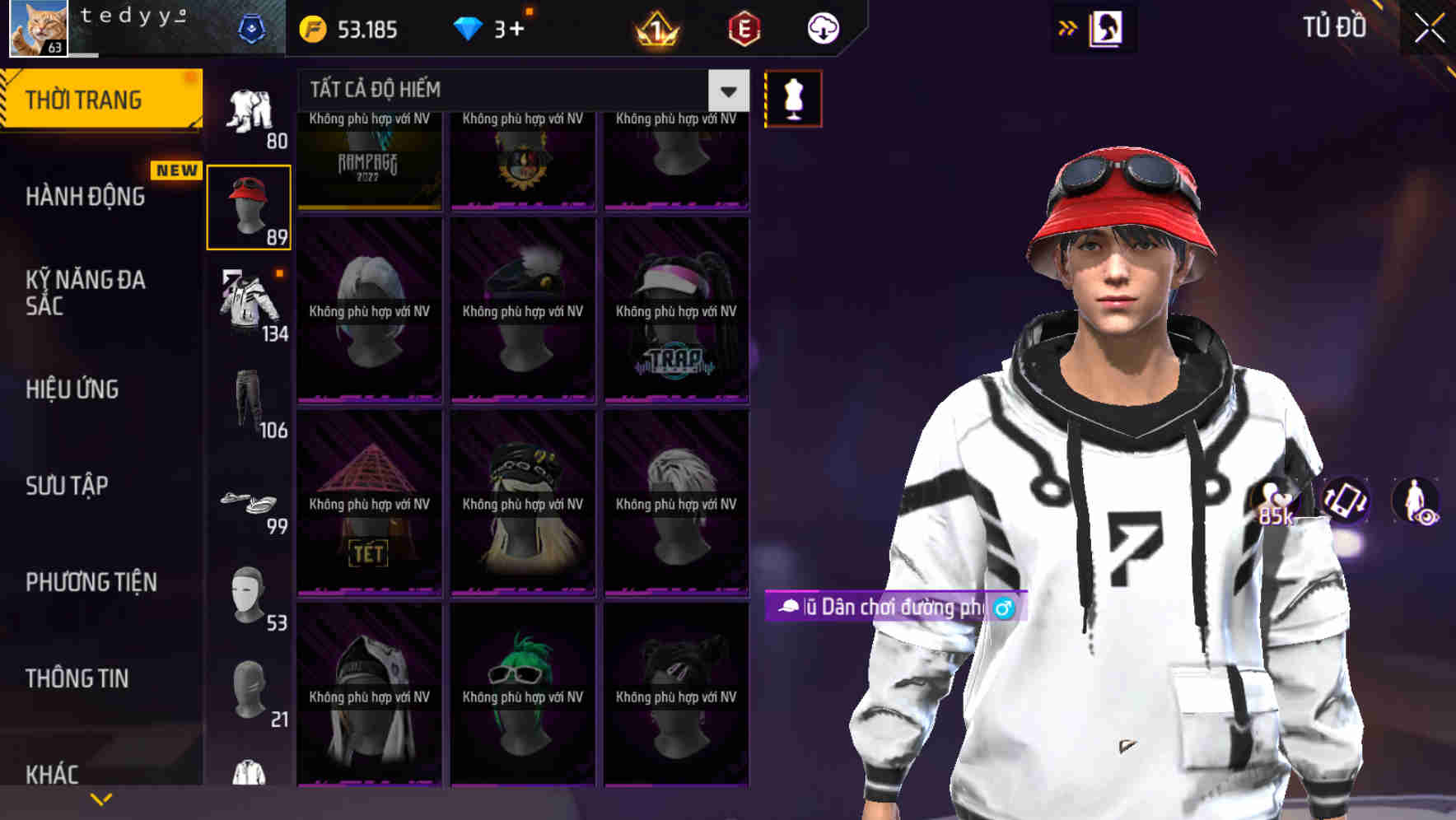Open the tedyy player profile avatar
The height and width of the screenshot is (820, 1456).
tap(40, 27)
